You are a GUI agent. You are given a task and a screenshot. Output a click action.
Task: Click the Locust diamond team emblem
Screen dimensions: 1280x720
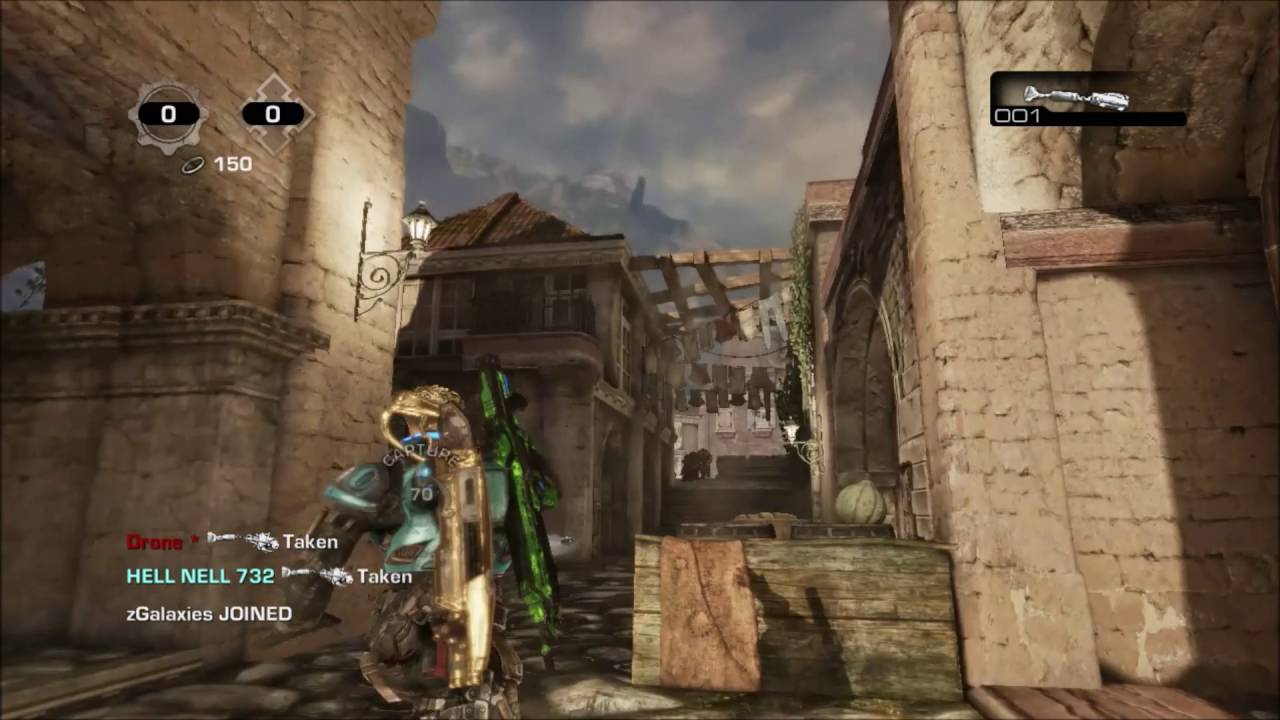pyautogui.click(x=273, y=115)
